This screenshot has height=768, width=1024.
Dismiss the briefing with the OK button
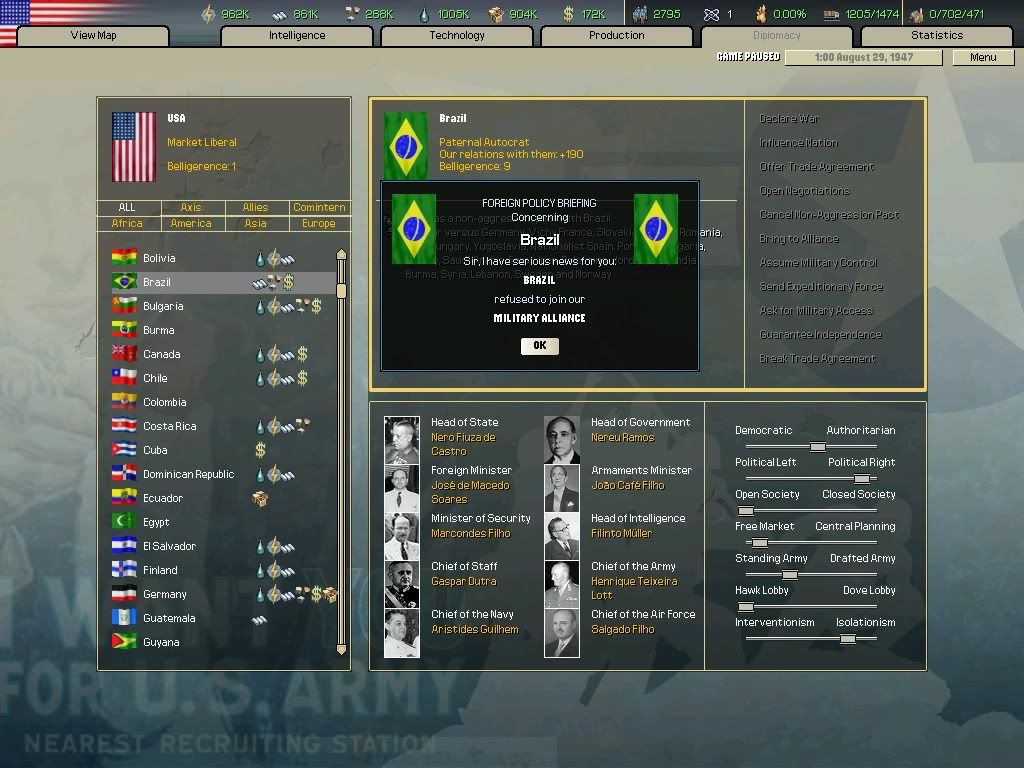click(539, 346)
